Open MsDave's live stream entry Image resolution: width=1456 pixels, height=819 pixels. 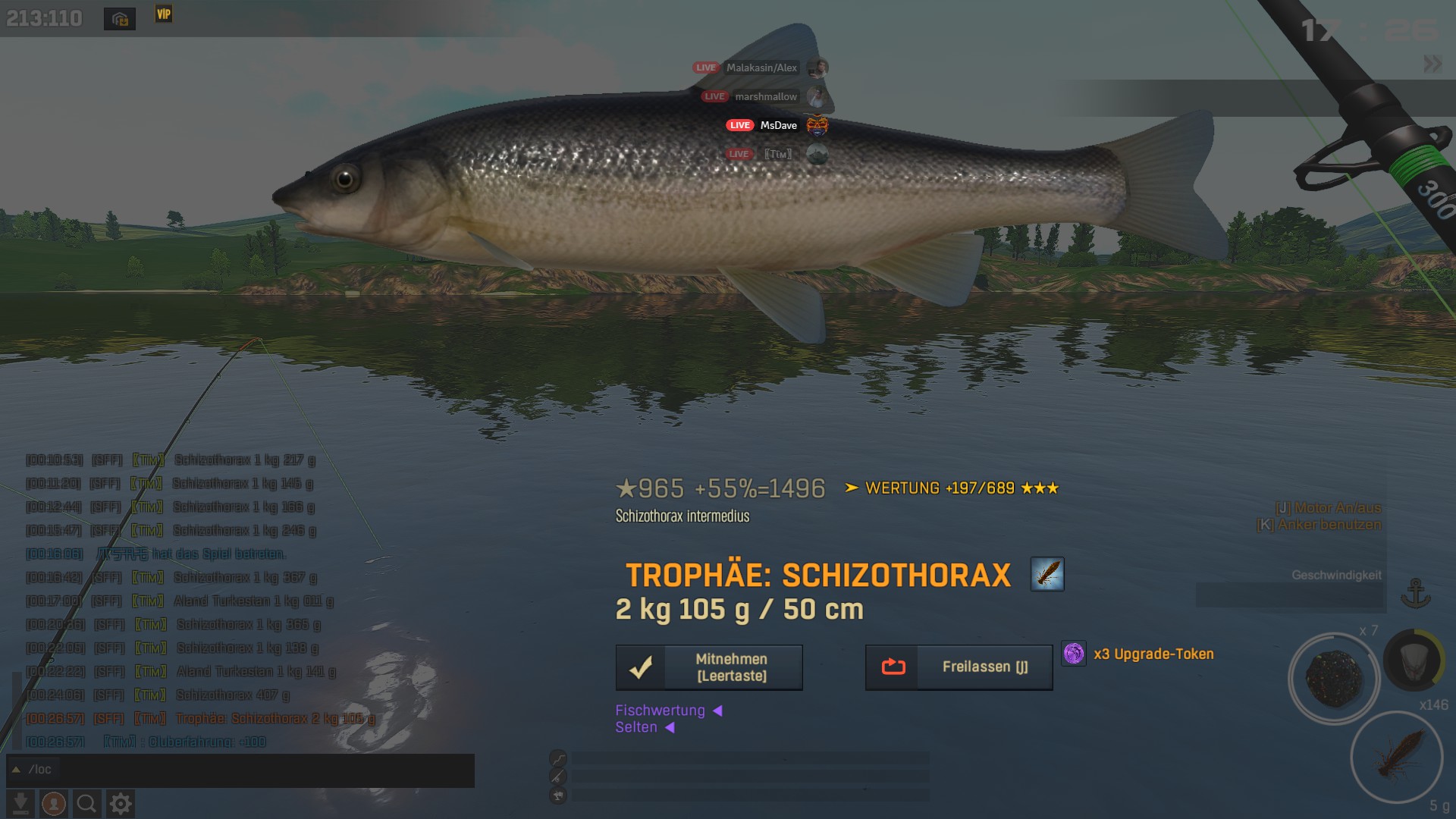coord(777,125)
